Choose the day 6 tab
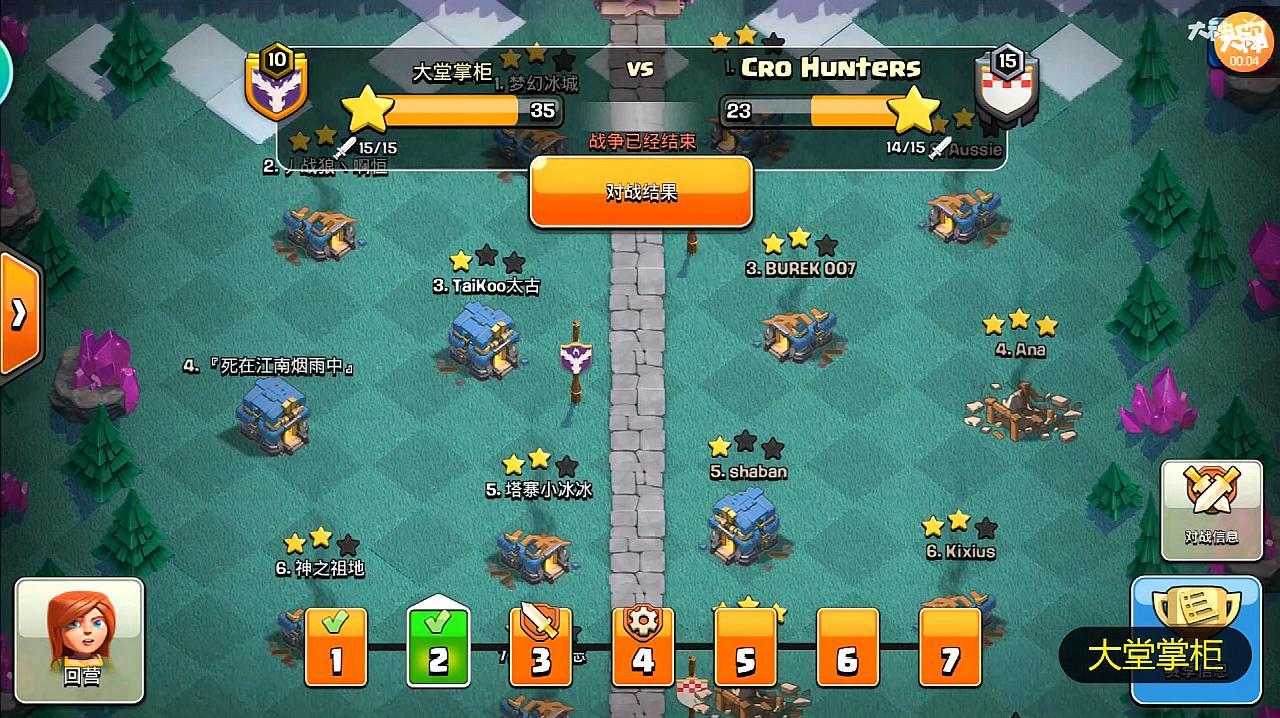This screenshot has height=718, width=1280. click(847, 647)
